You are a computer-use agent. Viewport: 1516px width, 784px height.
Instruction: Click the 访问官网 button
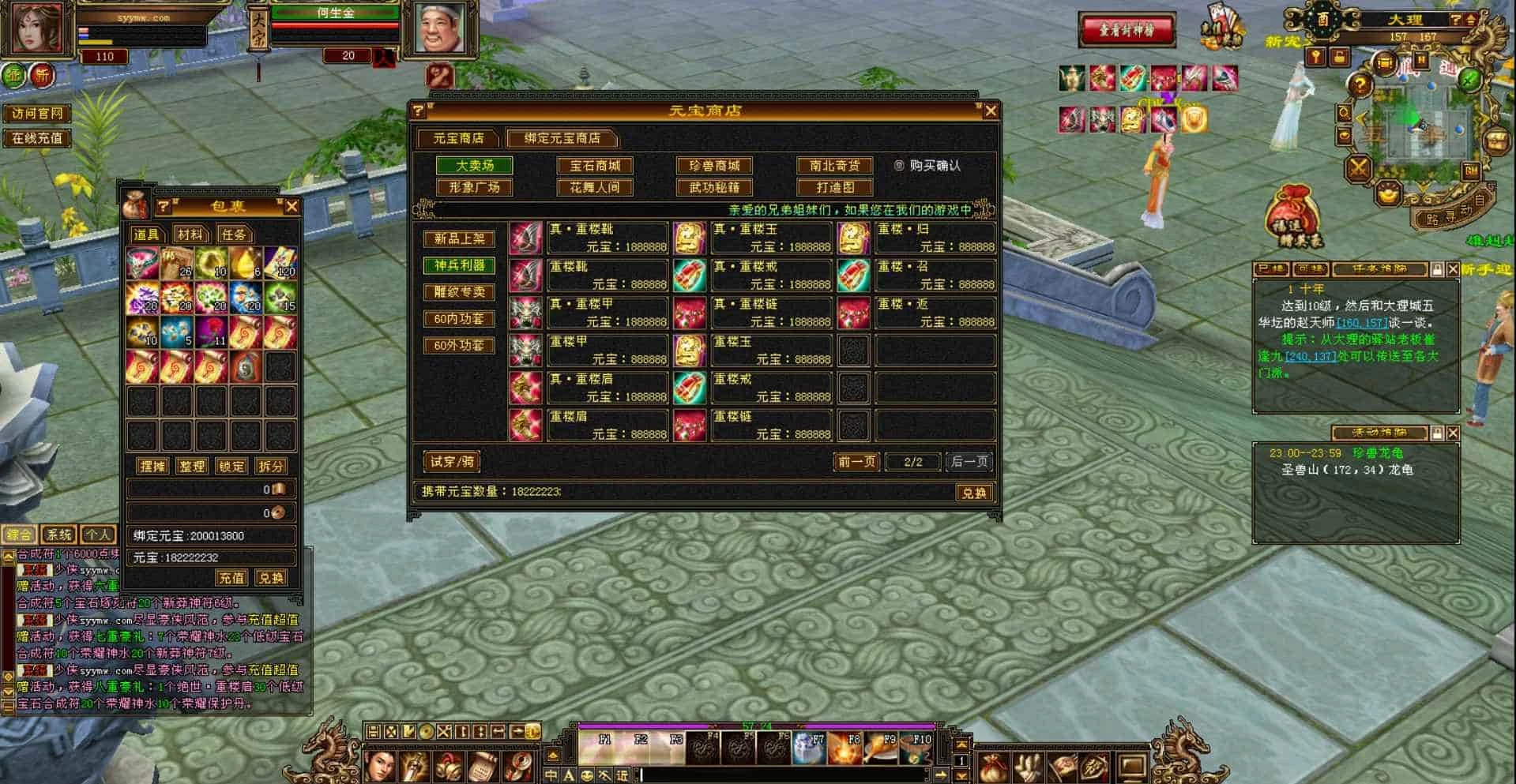[x=37, y=114]
